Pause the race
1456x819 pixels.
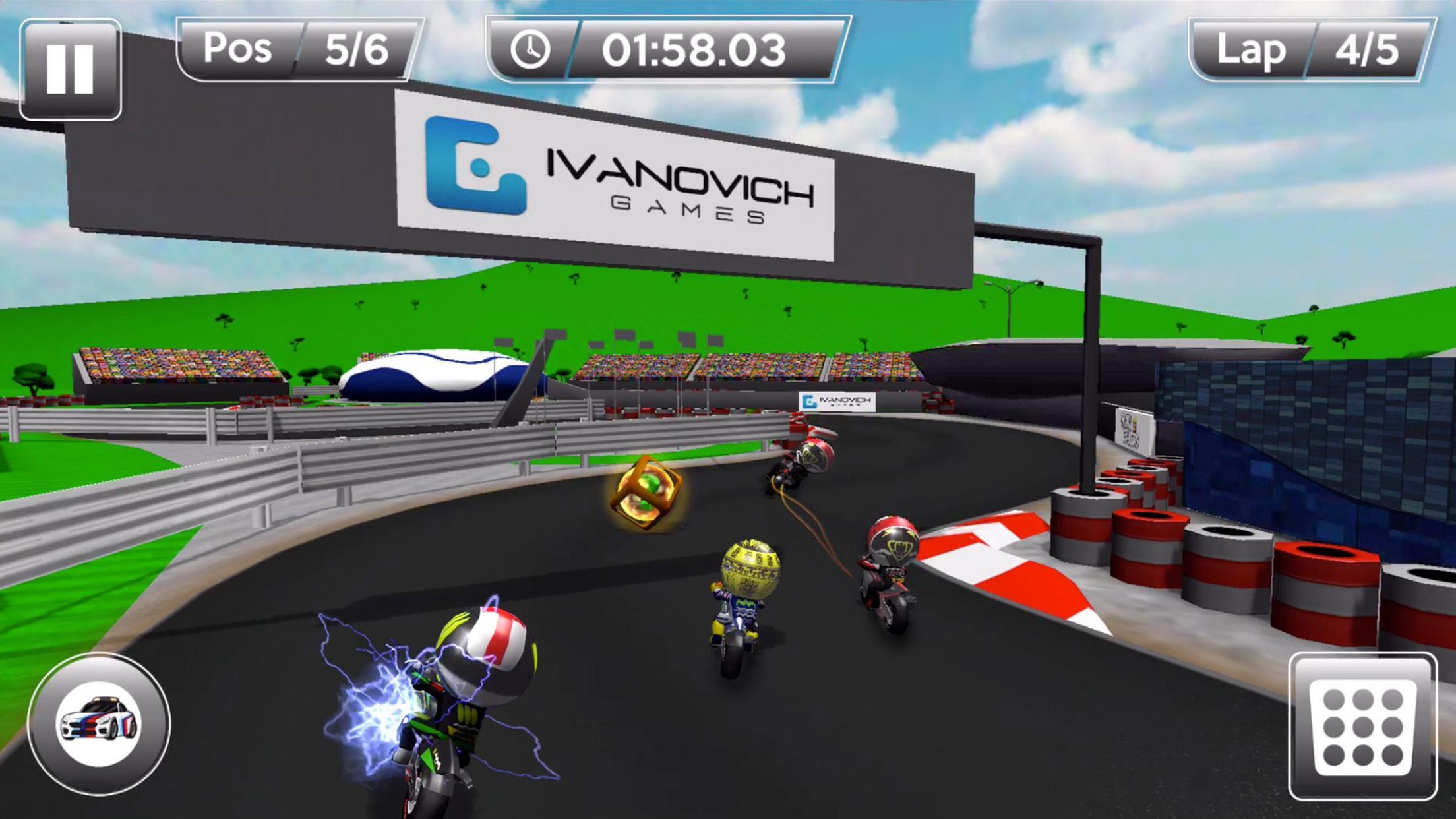point(71,69)
